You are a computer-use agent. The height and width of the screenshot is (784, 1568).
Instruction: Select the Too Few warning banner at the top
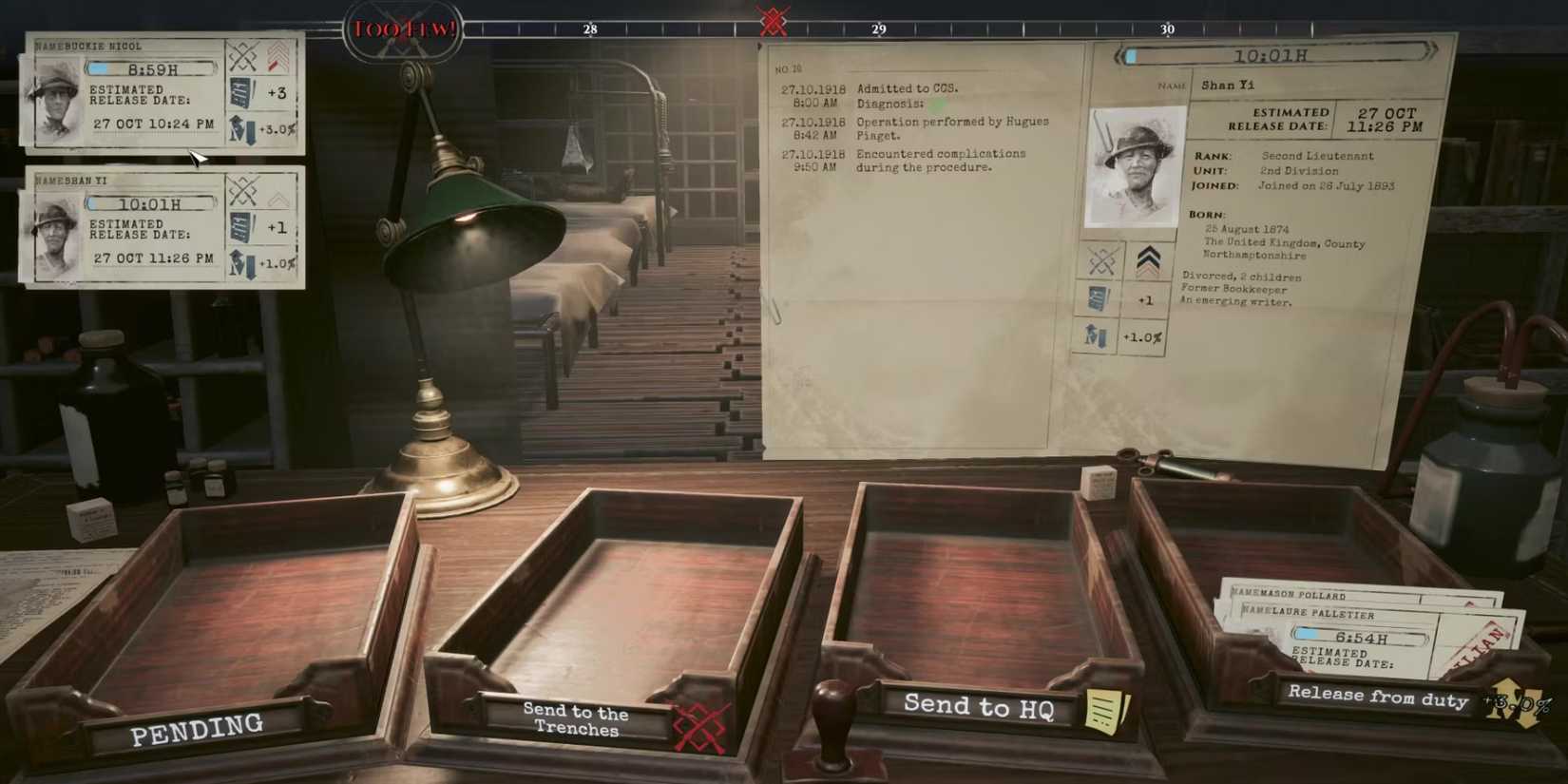coord(403,27)
